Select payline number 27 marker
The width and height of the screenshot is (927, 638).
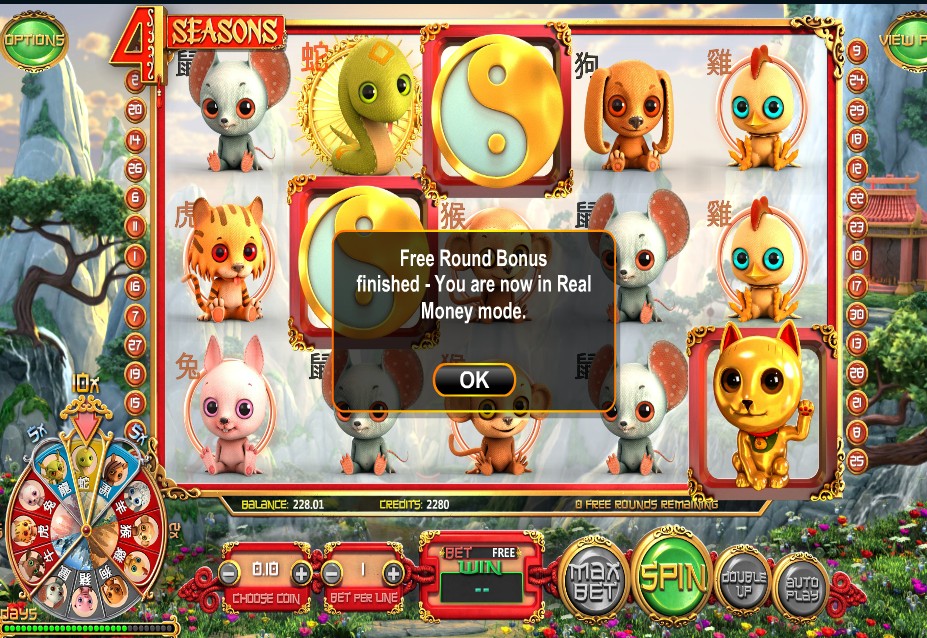click(136, 345)
